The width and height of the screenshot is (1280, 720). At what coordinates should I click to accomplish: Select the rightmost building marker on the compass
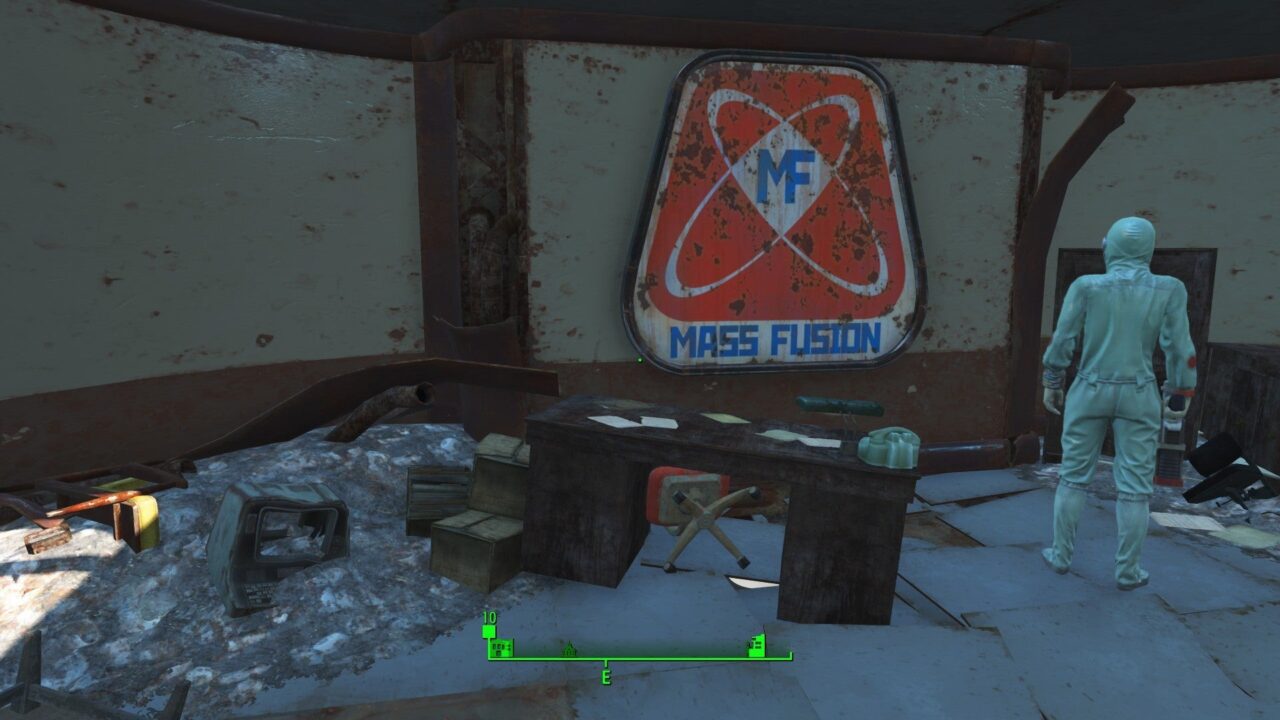click(x=757, y=647)
